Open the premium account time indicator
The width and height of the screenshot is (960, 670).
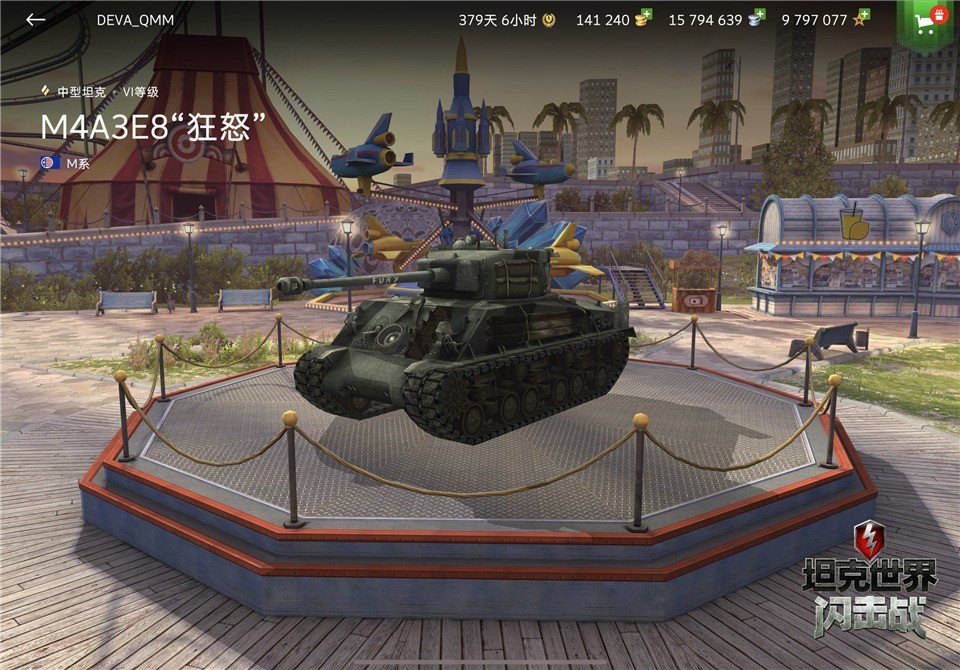pyautogui.click(x=506, y=20)
